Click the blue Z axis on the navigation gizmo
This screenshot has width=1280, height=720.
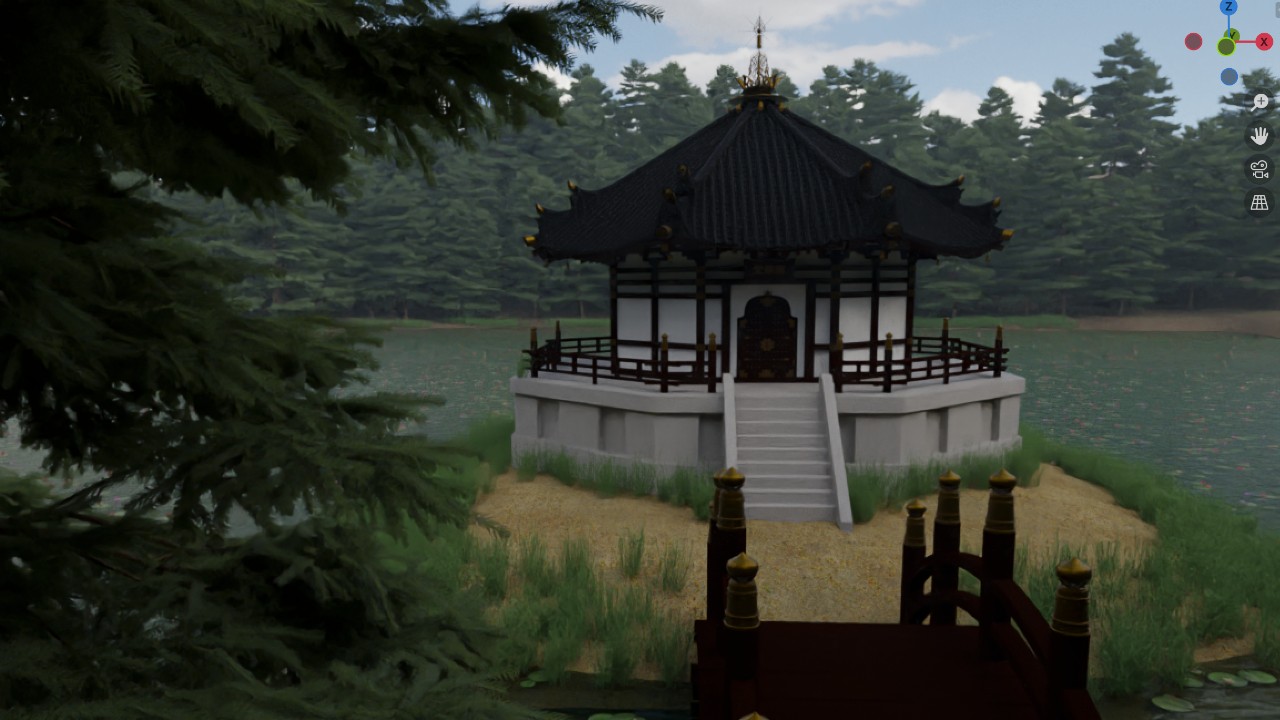click(1228, 8)
